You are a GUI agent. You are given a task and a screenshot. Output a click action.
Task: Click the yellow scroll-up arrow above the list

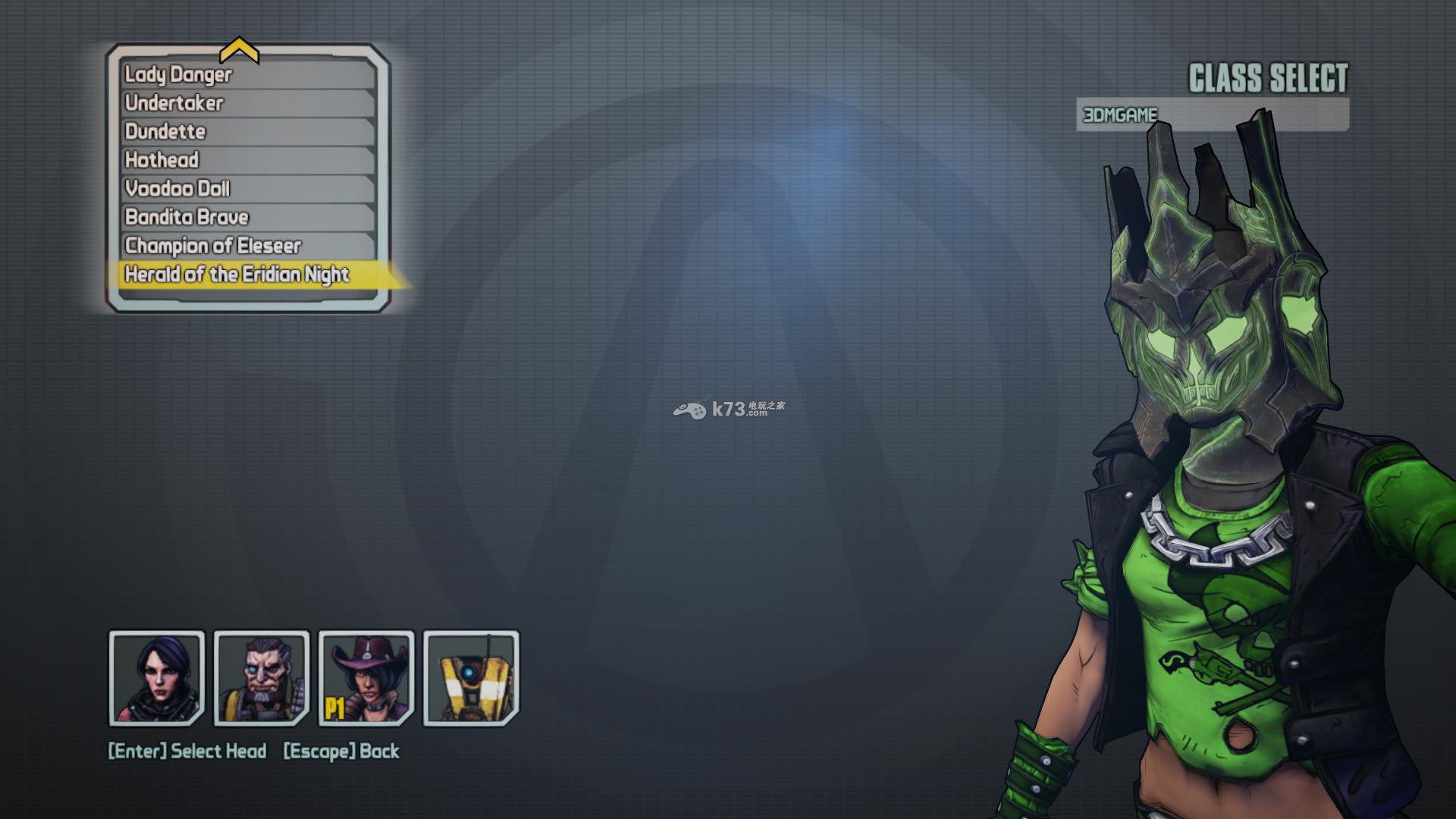239,52
